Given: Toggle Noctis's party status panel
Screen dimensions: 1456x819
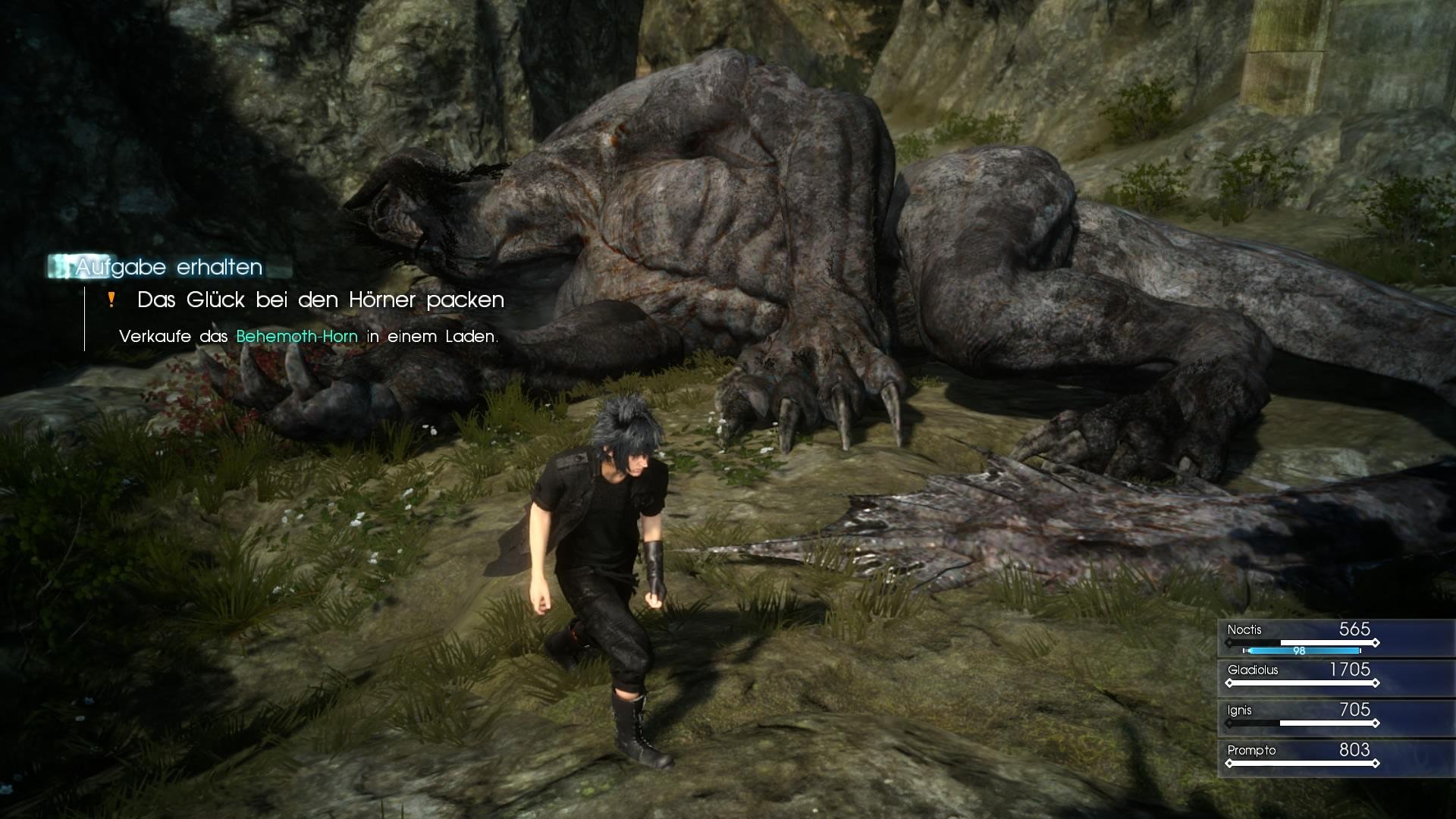Looking at the screenshot, I should (x=1335, y=637).
